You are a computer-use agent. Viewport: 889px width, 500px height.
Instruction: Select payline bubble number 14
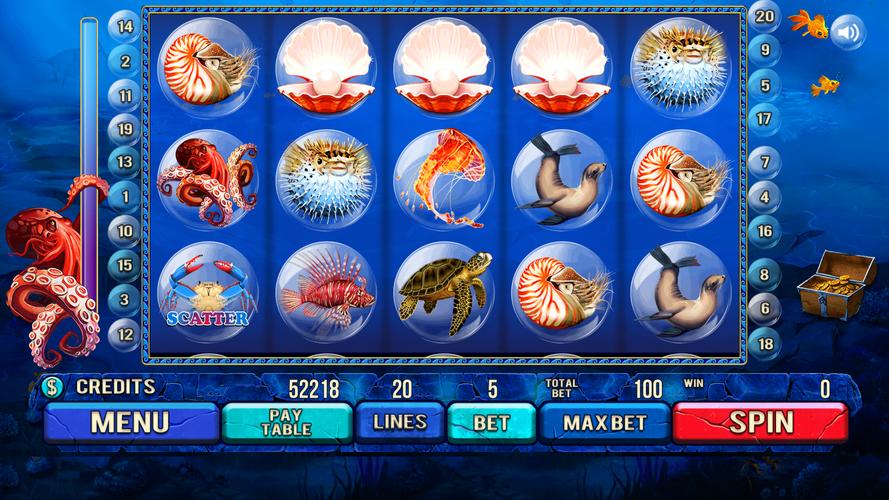[125, 27]
